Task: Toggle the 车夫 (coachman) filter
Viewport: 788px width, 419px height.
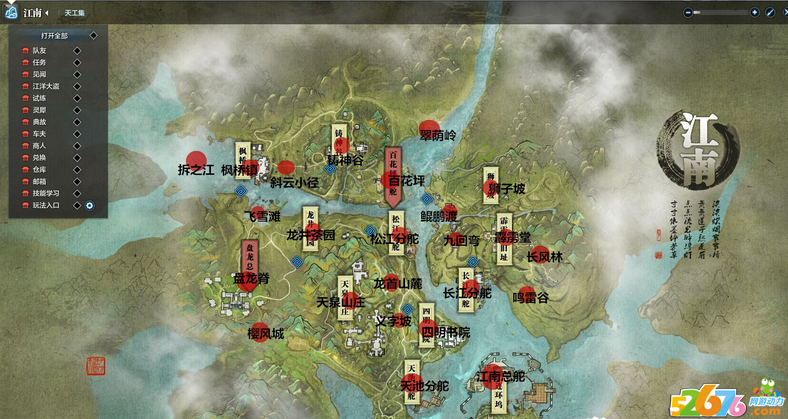Action: tap(39, 134)
